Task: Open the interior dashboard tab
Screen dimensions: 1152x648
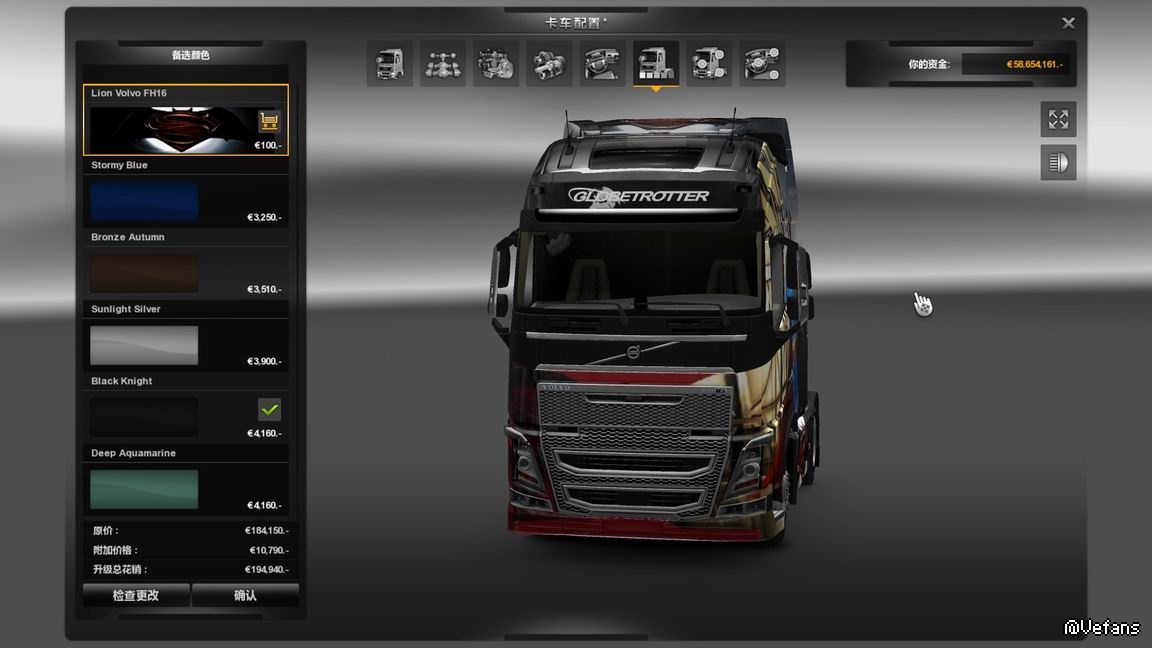Action: [x=603, y=64]
